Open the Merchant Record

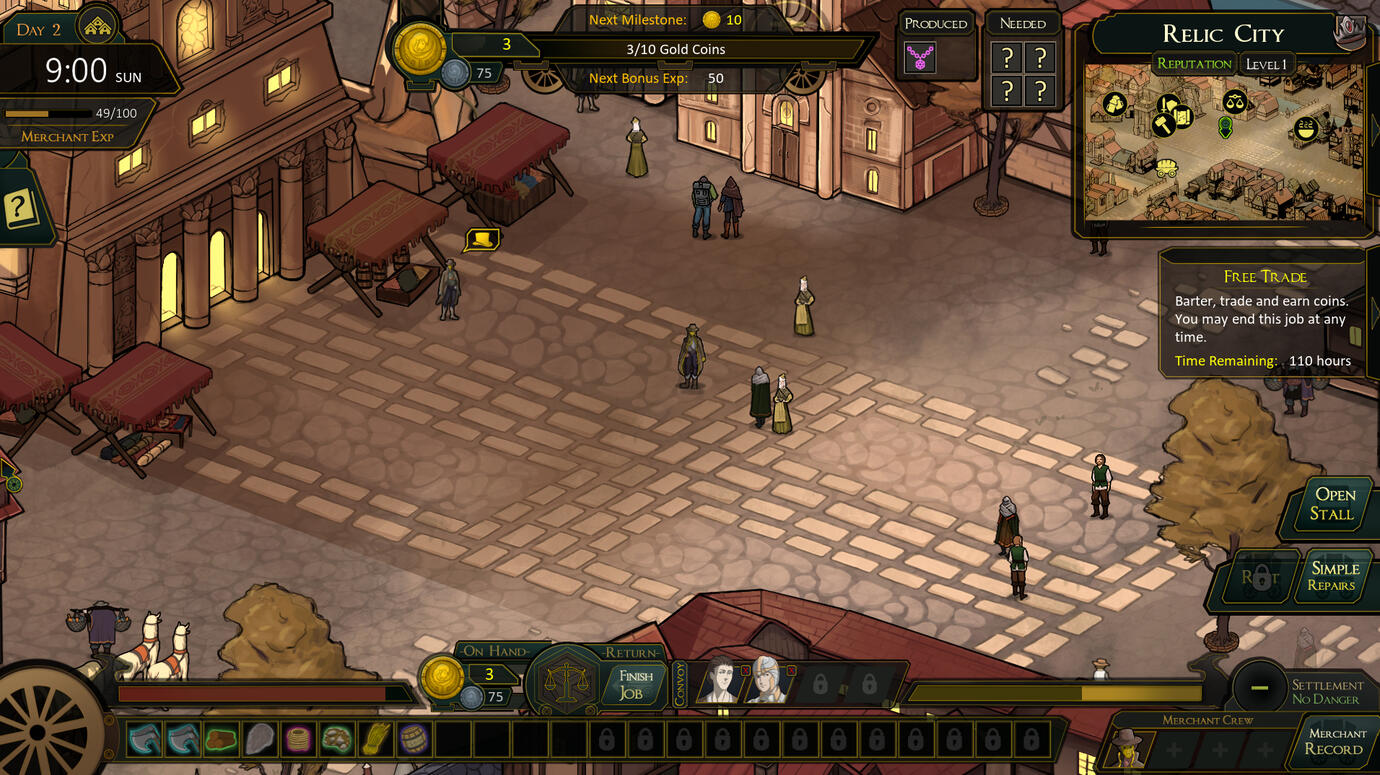coord(1334,741)
